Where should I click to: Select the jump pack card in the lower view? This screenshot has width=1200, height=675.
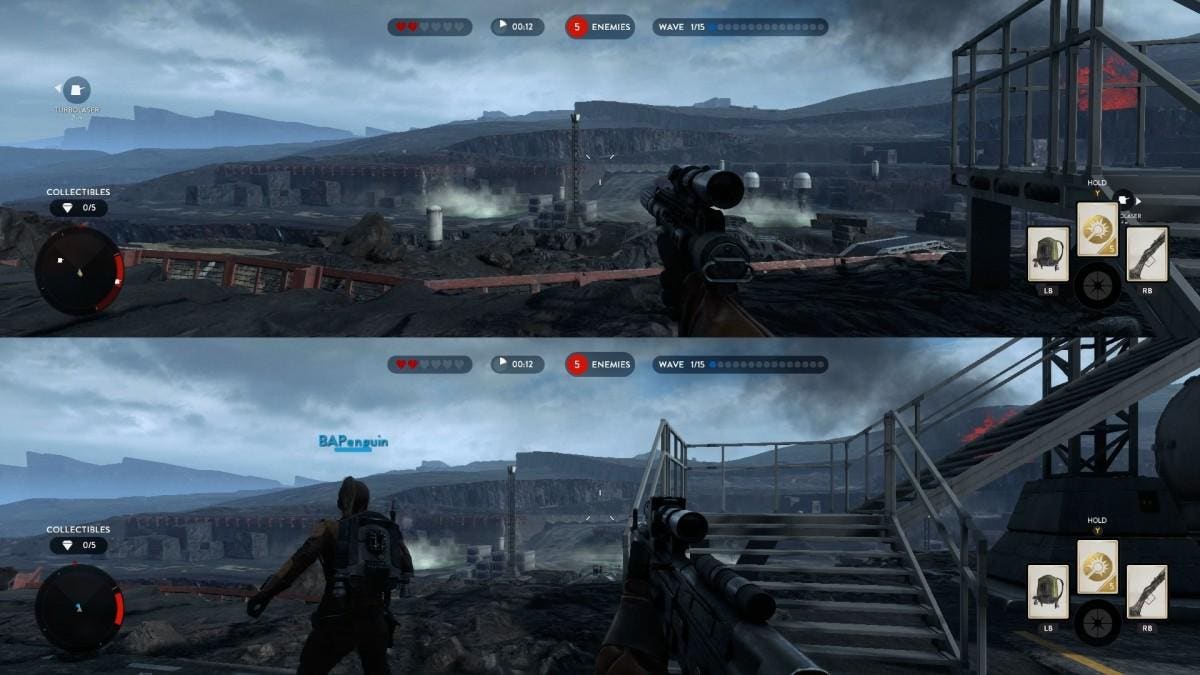pos(1048,592)
